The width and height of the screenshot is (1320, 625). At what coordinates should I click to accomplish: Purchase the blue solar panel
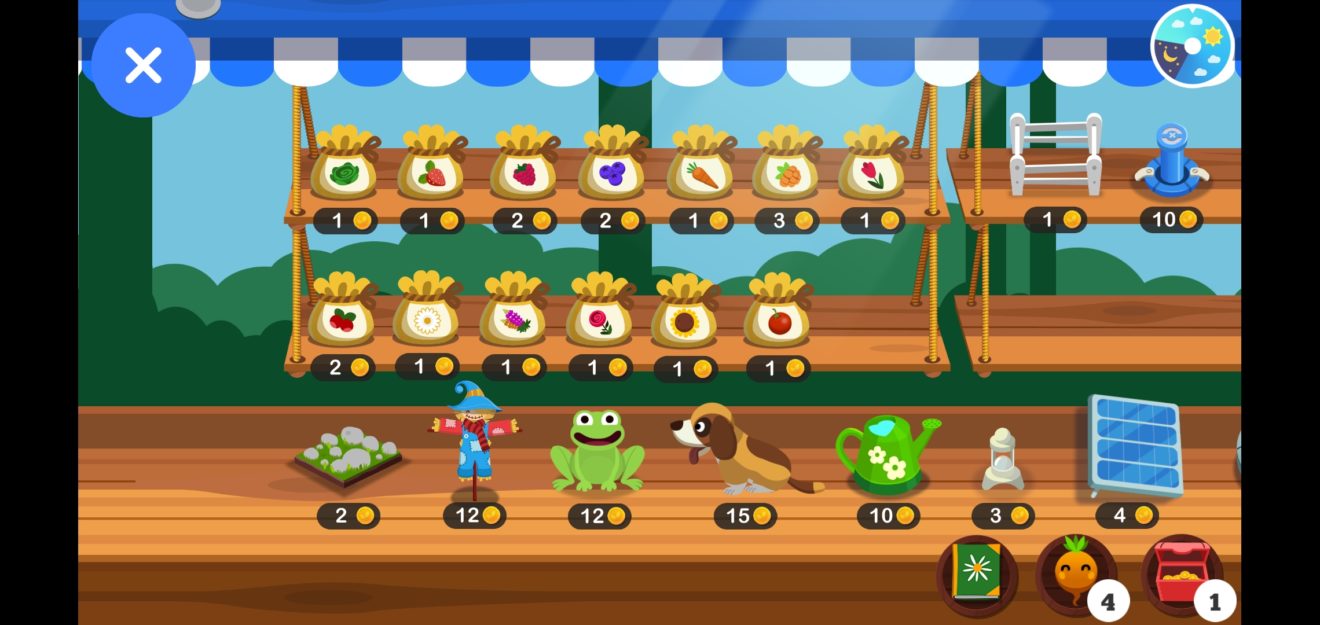[x=1134, y=445]
